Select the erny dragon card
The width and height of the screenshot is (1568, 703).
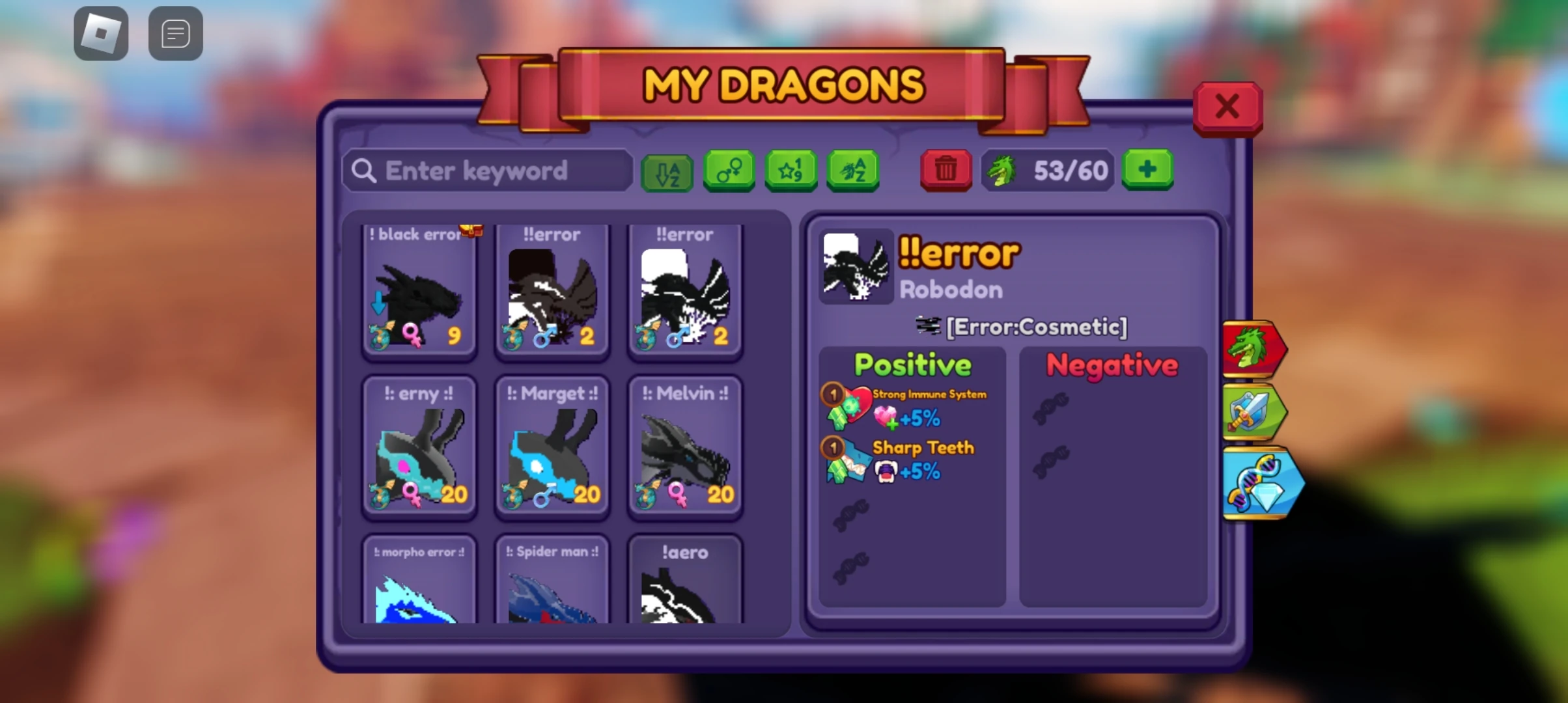[x=419, y=449]
